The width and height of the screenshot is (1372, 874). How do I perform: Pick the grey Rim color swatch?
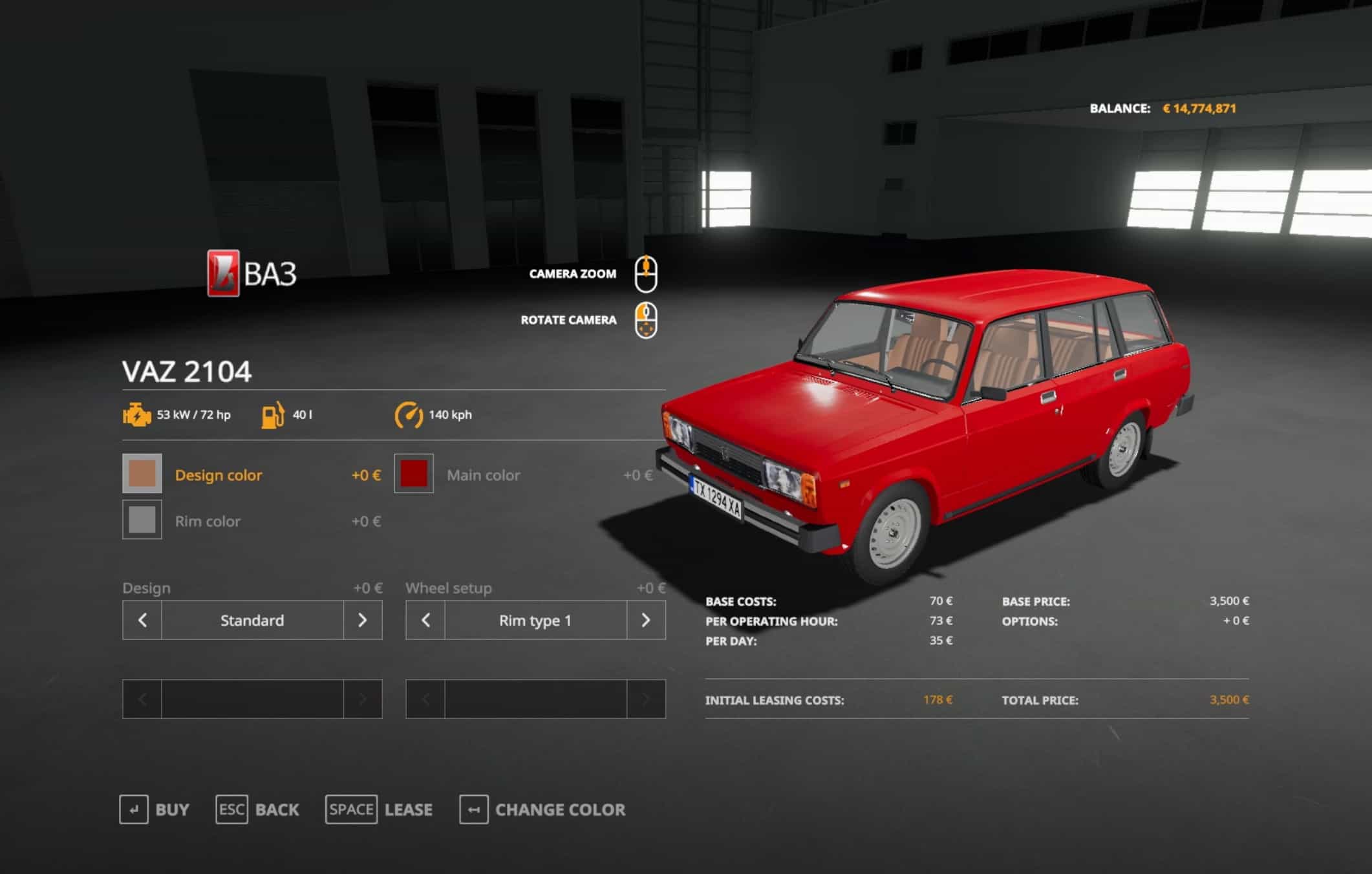click(142, 520)
